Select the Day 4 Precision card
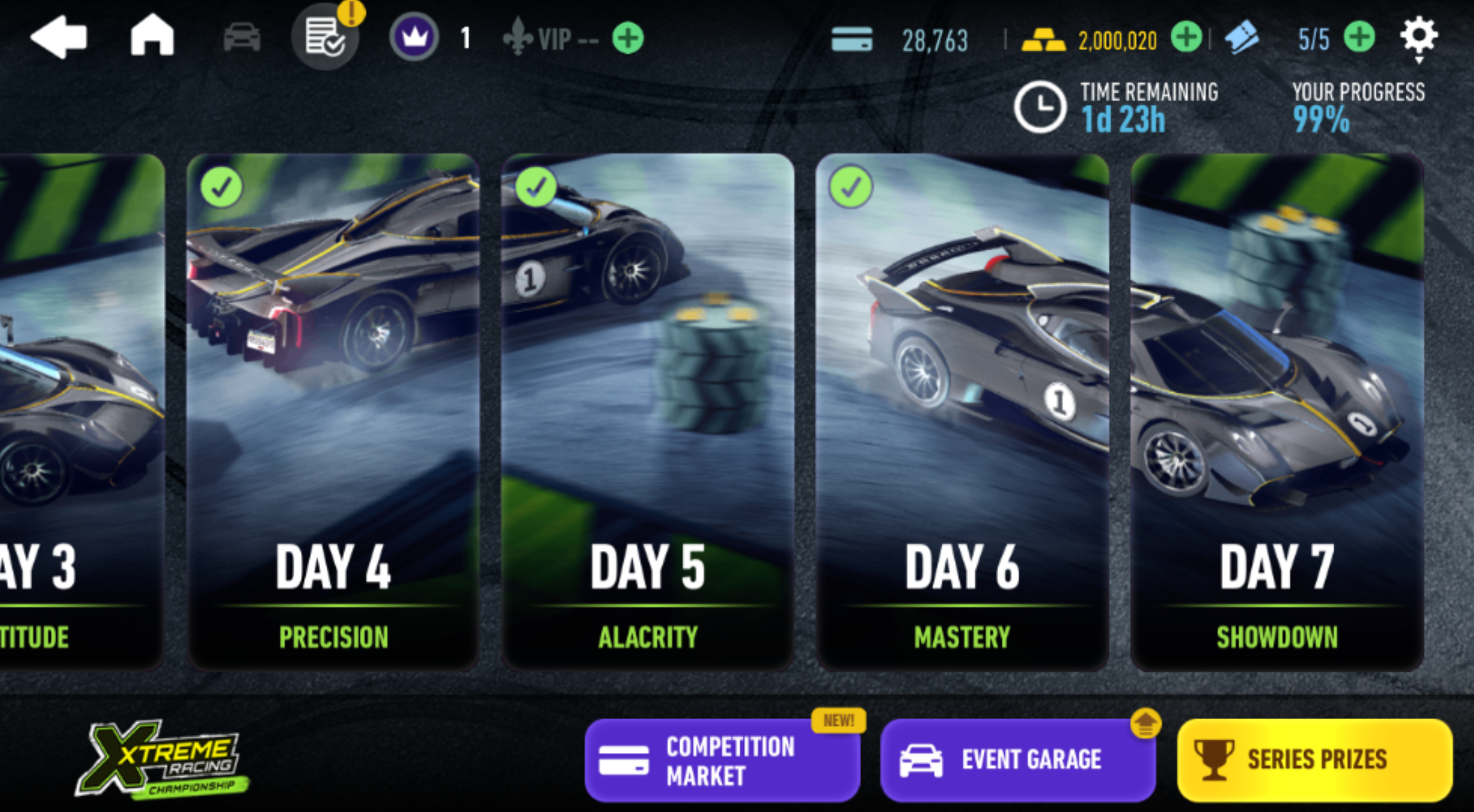1474x812 pixels. coord(333,412)
